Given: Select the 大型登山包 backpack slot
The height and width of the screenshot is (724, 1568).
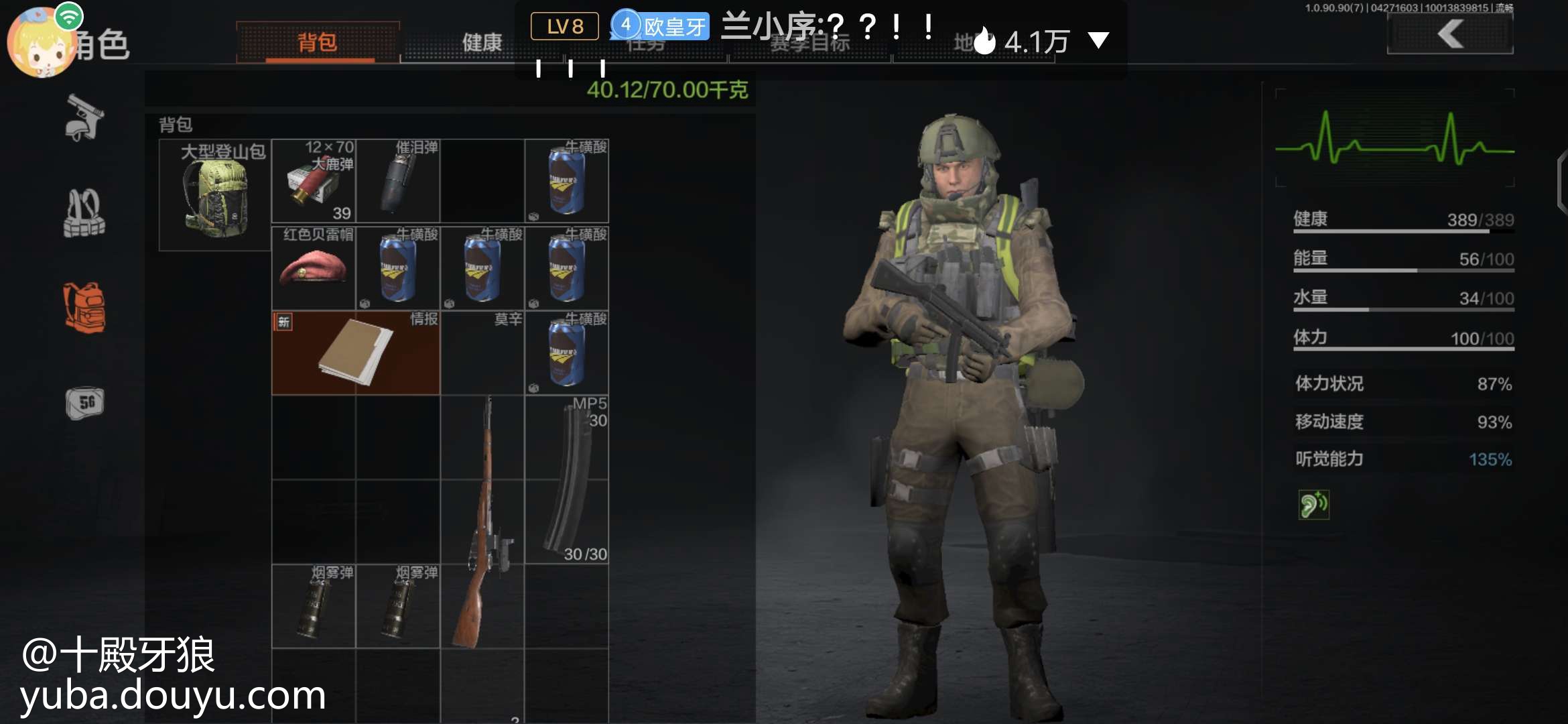Looking at the screenshot, I should [x=215, y=195].
